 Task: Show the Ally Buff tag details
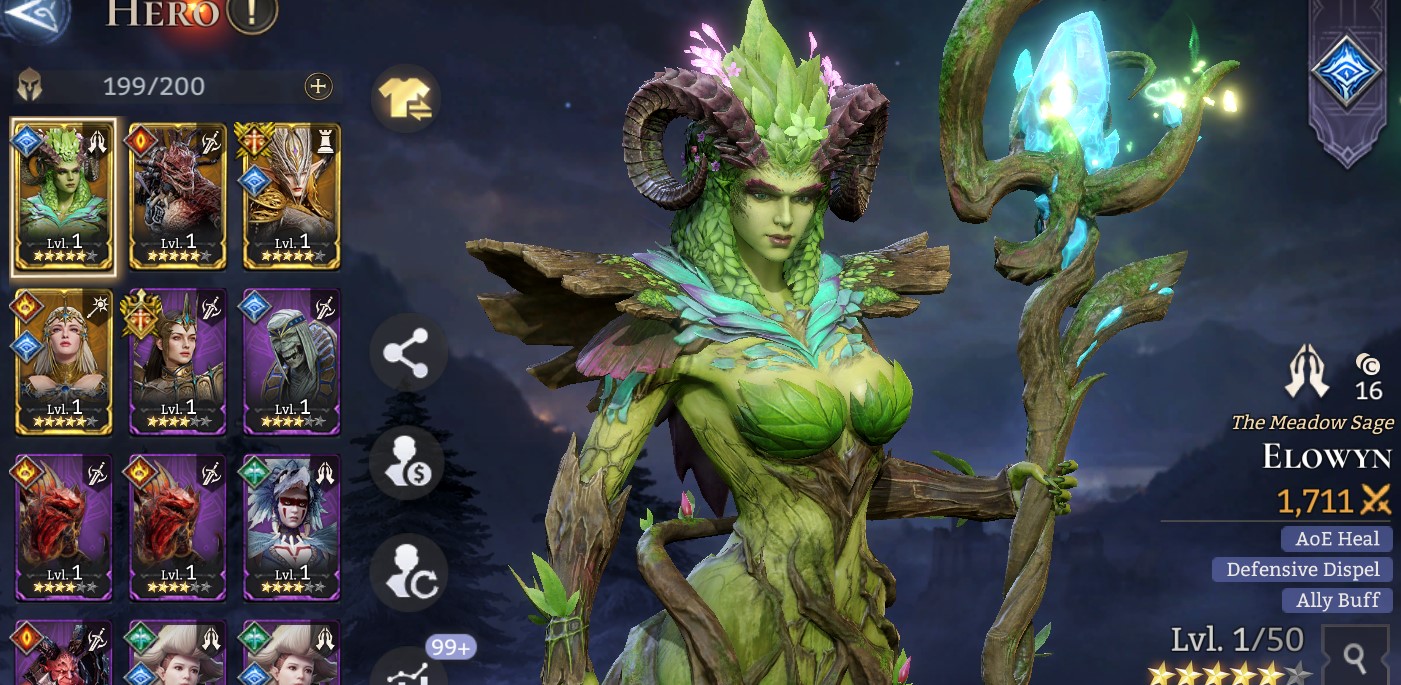(x=1337, y=600)
